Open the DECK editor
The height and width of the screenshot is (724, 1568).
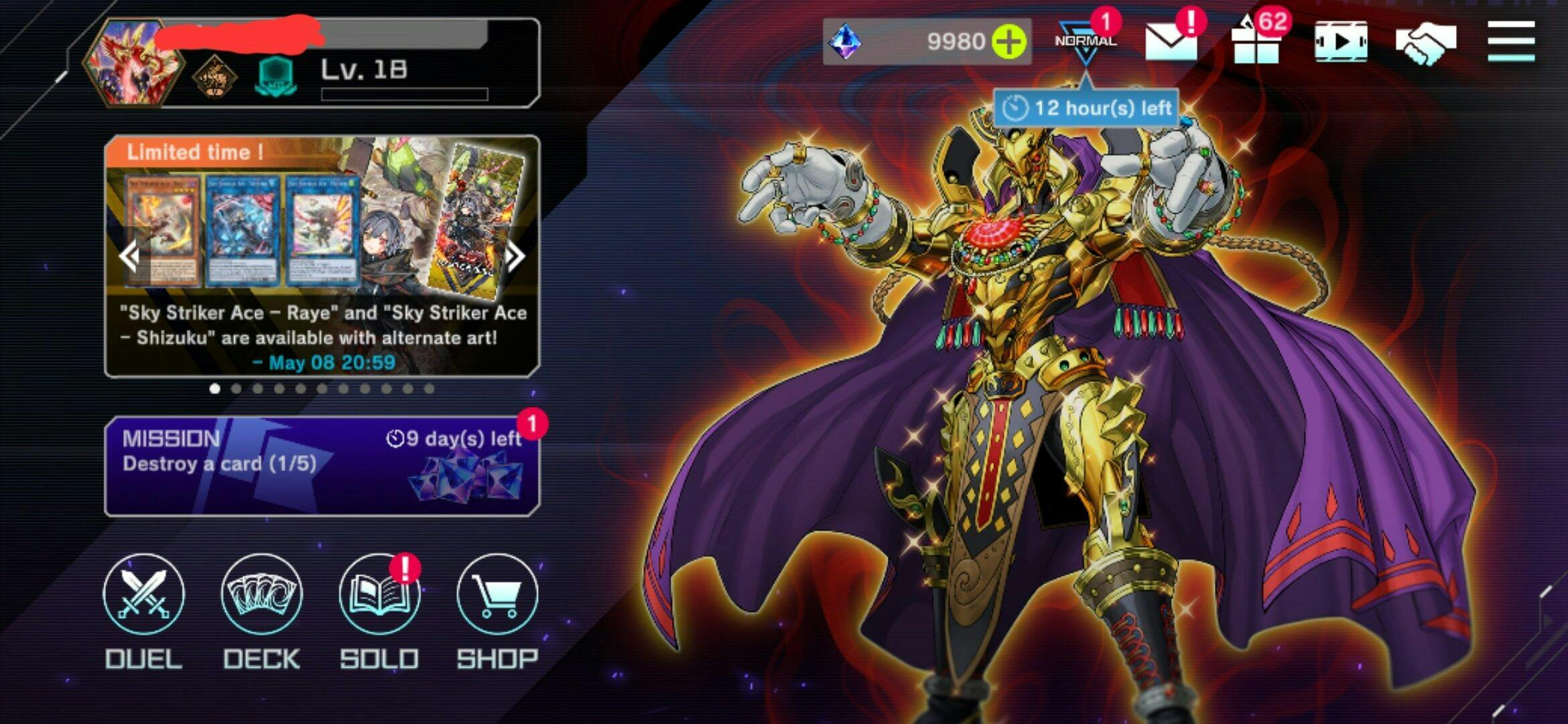261,595
